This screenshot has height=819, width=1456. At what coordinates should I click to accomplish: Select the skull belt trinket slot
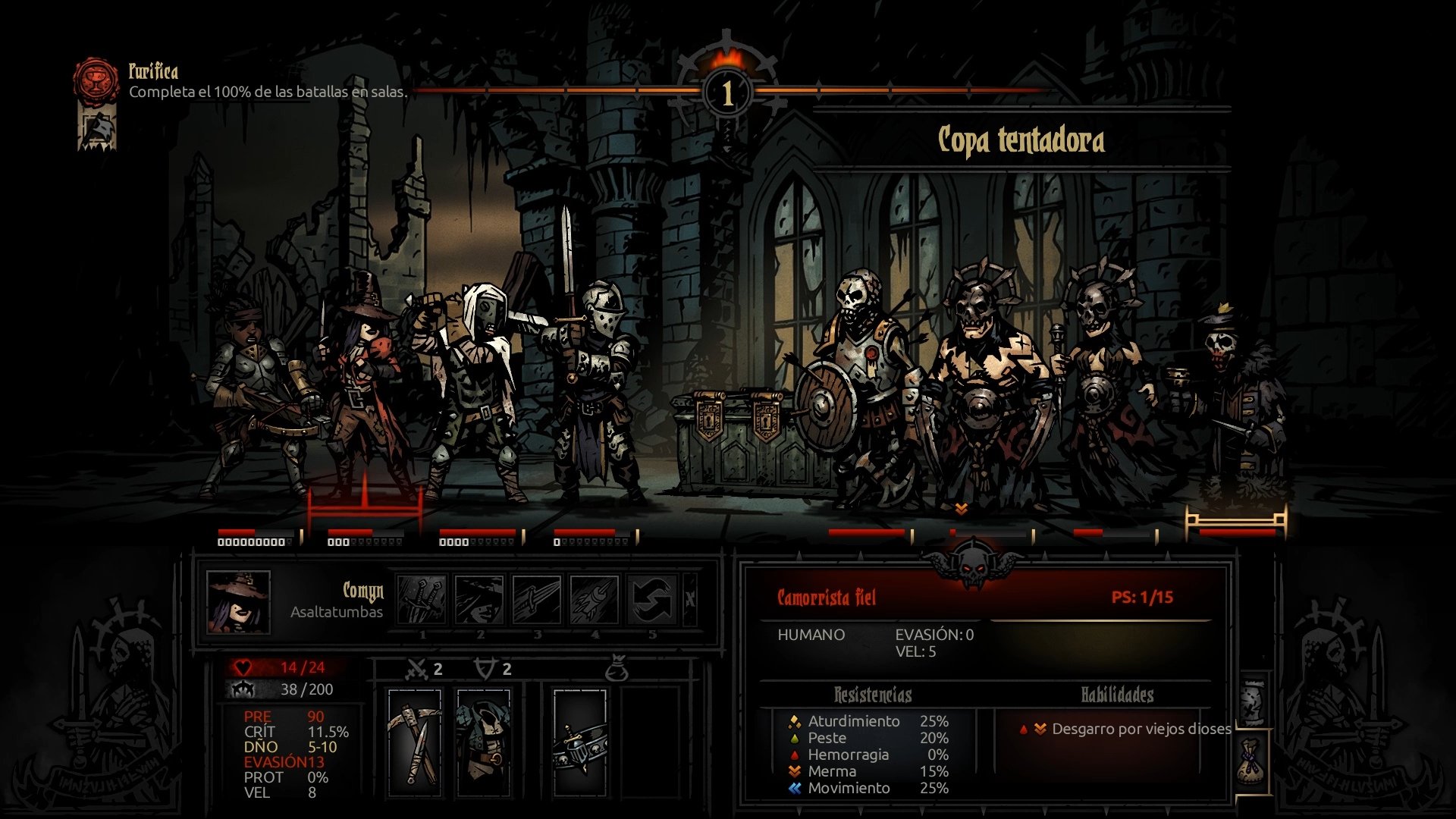pyautogui.click(x=580, y=743)
